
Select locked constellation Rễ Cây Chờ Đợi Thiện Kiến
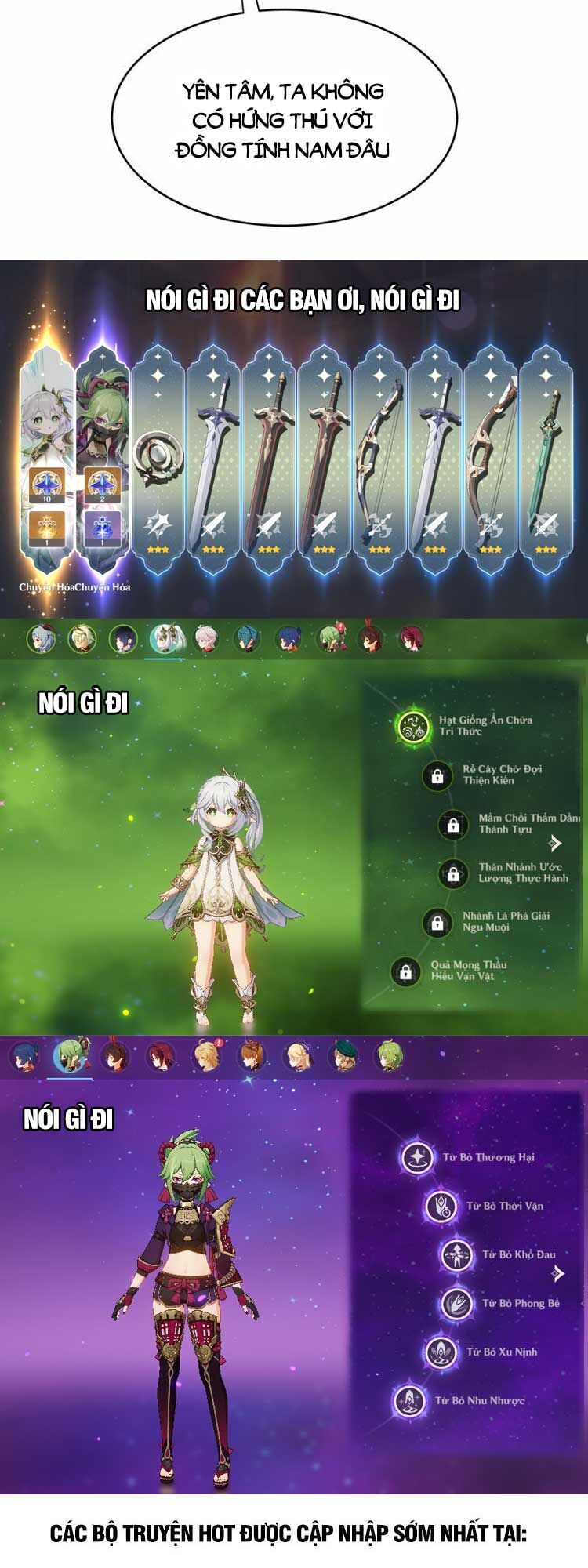pos(437,775)
